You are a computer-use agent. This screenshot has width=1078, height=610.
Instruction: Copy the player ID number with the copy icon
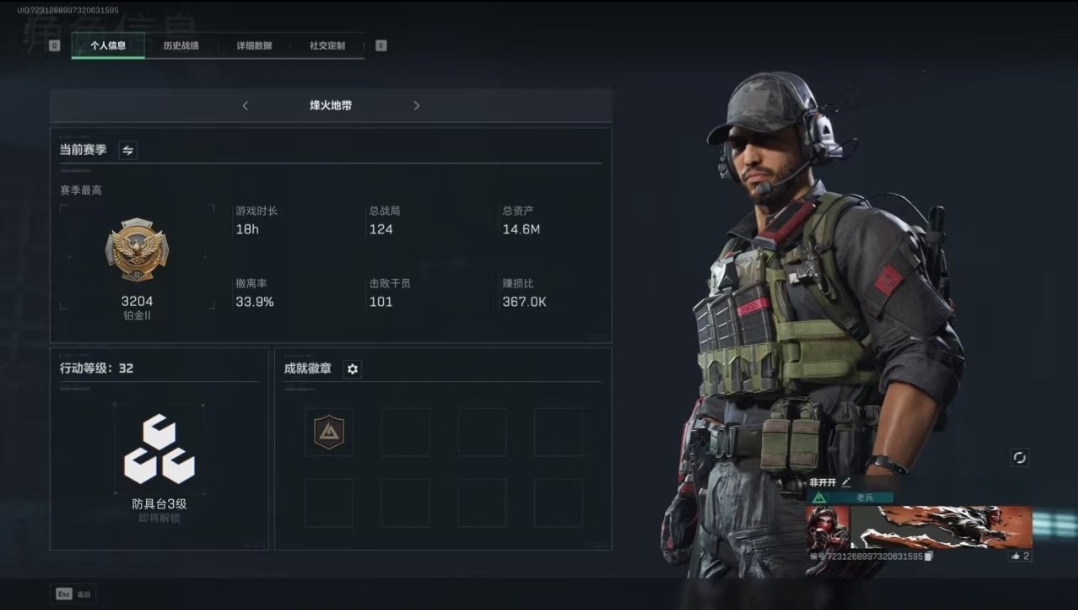click(x=929, y=556)
